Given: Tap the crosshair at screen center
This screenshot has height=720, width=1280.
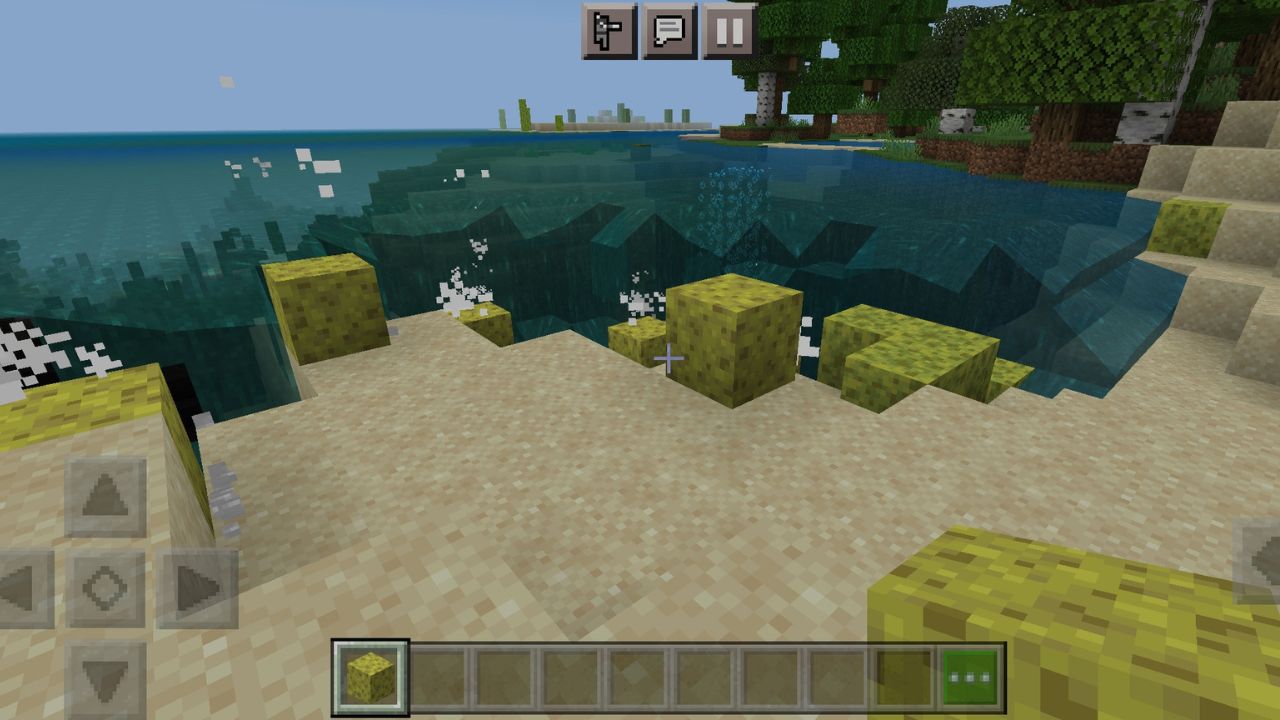Looking at the screenshot, I should click(x=668, y=357).
